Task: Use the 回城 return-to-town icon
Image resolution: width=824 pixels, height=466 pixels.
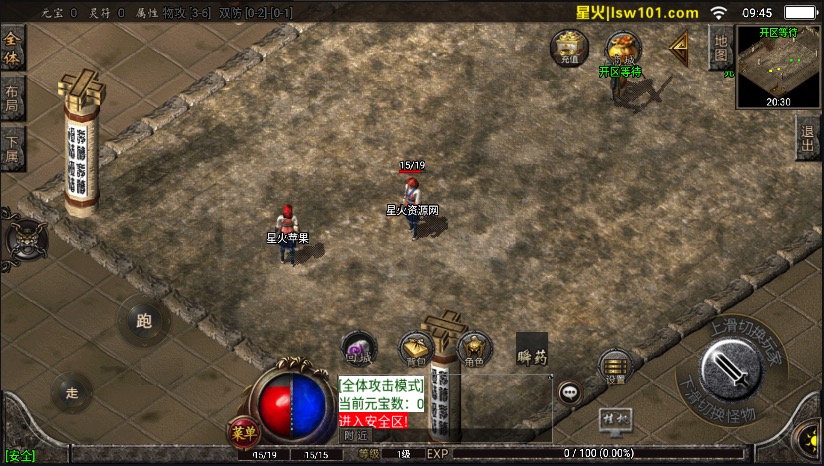Action: coord(359,348)
